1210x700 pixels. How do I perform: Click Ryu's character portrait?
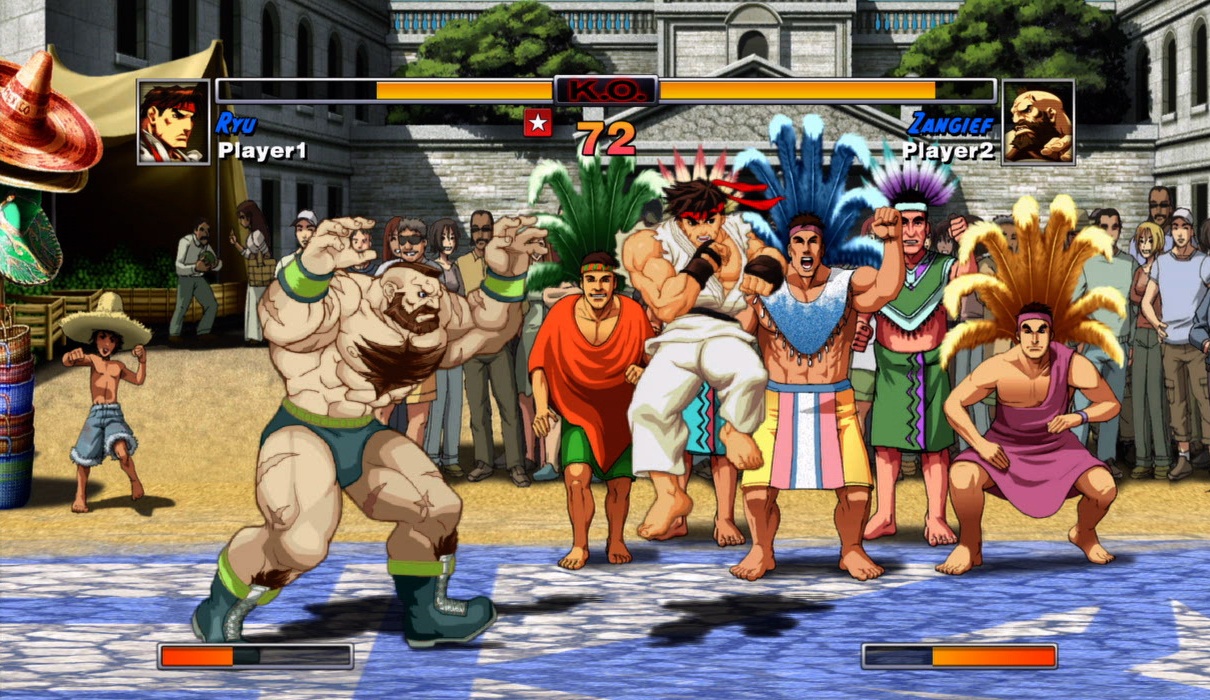[x=173, y=122]
